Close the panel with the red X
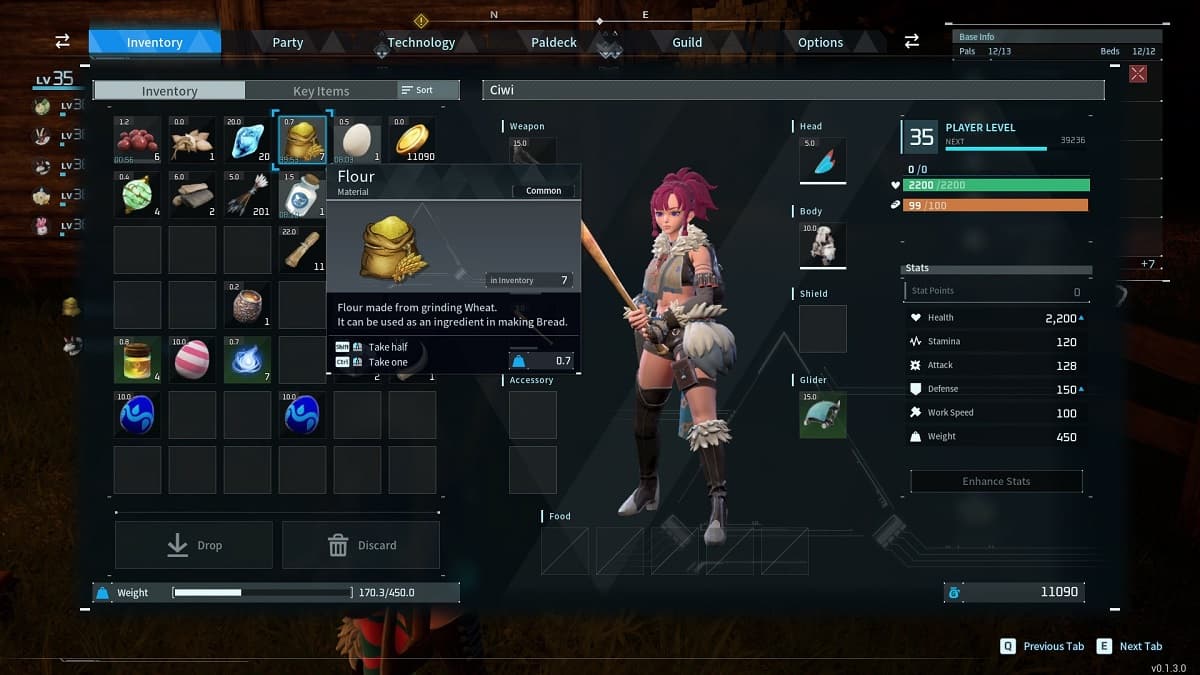This screenshot has width=1200, height=675. [1138, 73]
